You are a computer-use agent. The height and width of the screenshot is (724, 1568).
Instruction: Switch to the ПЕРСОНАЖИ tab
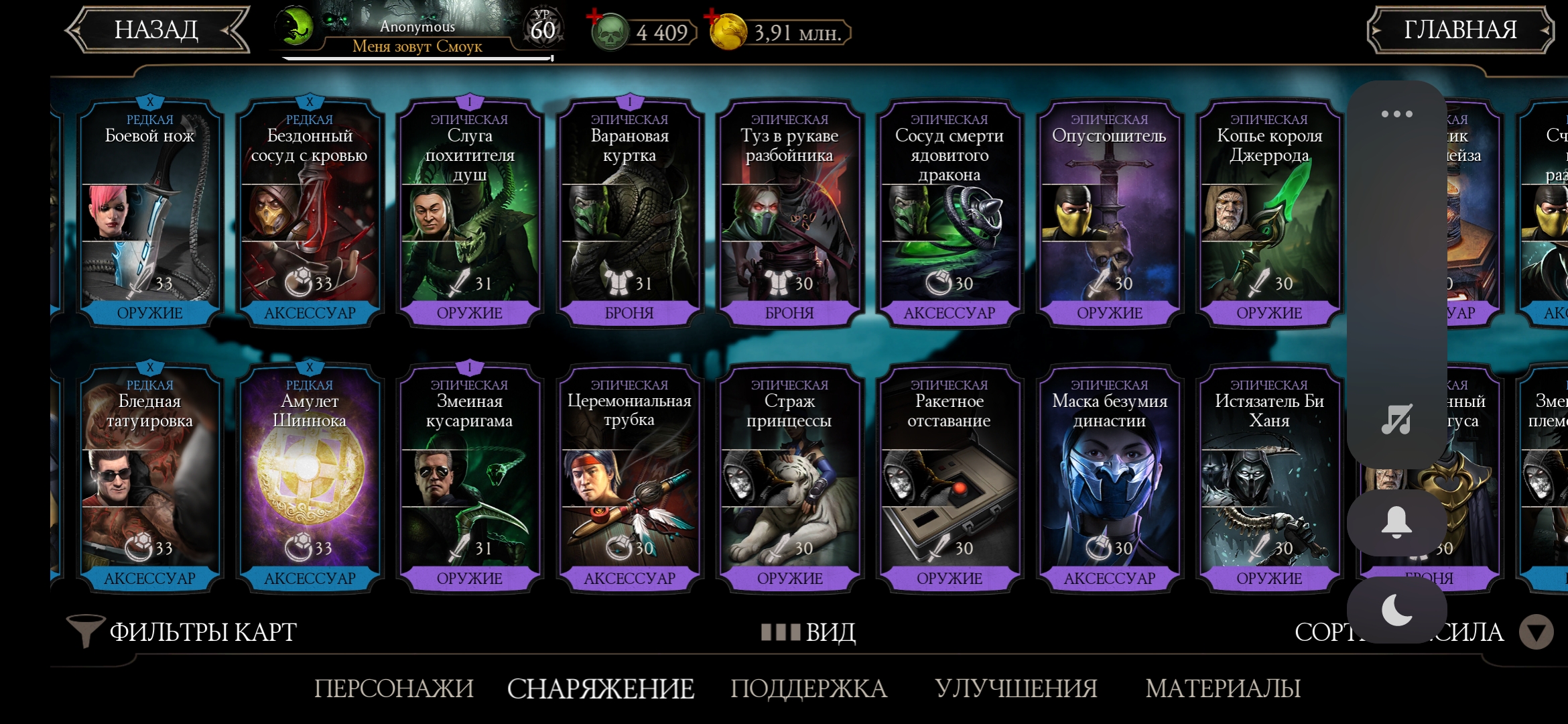394,688
